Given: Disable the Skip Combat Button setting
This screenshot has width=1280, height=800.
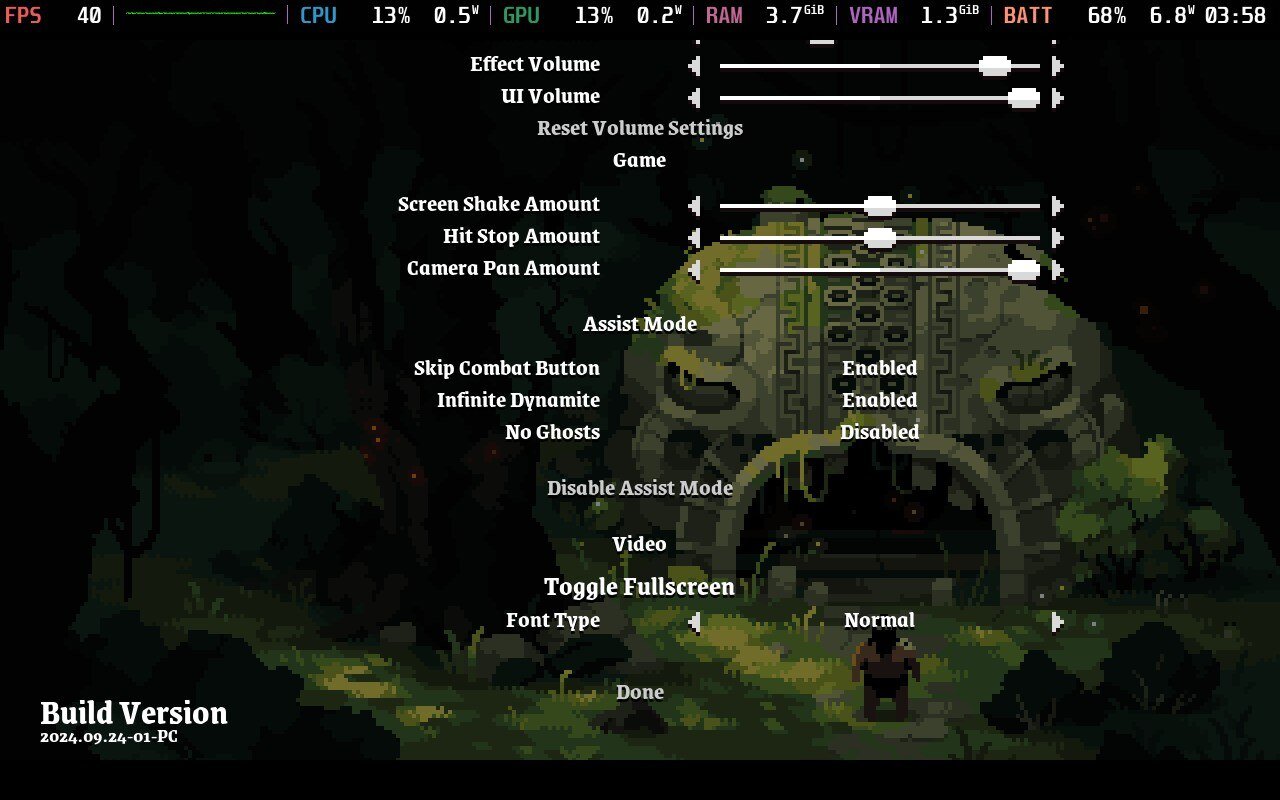Looking at the screenshot, I should (x=879, y=368).
